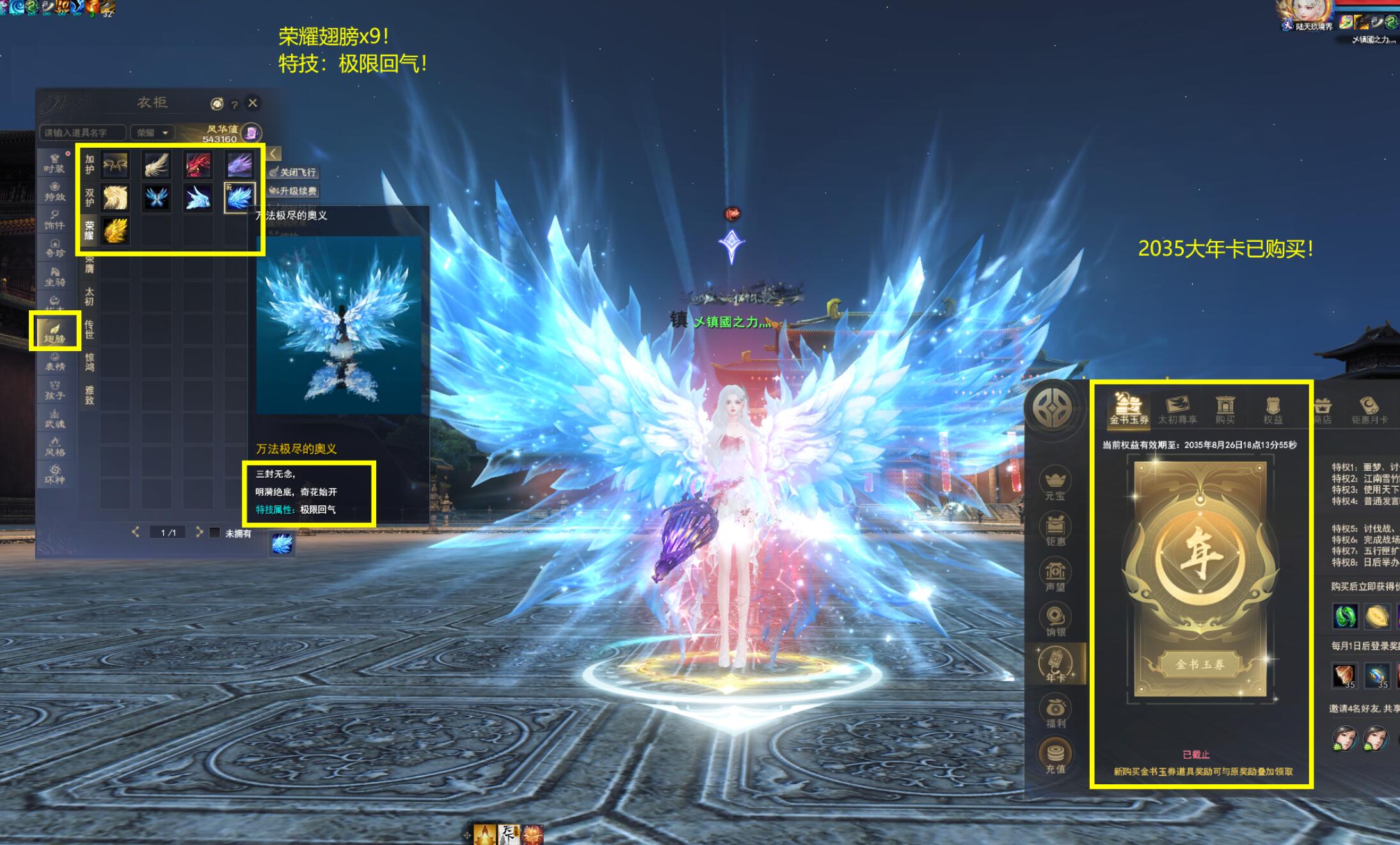
Task: Open the 太初尊享 tab
Action: coord(1177,409)
